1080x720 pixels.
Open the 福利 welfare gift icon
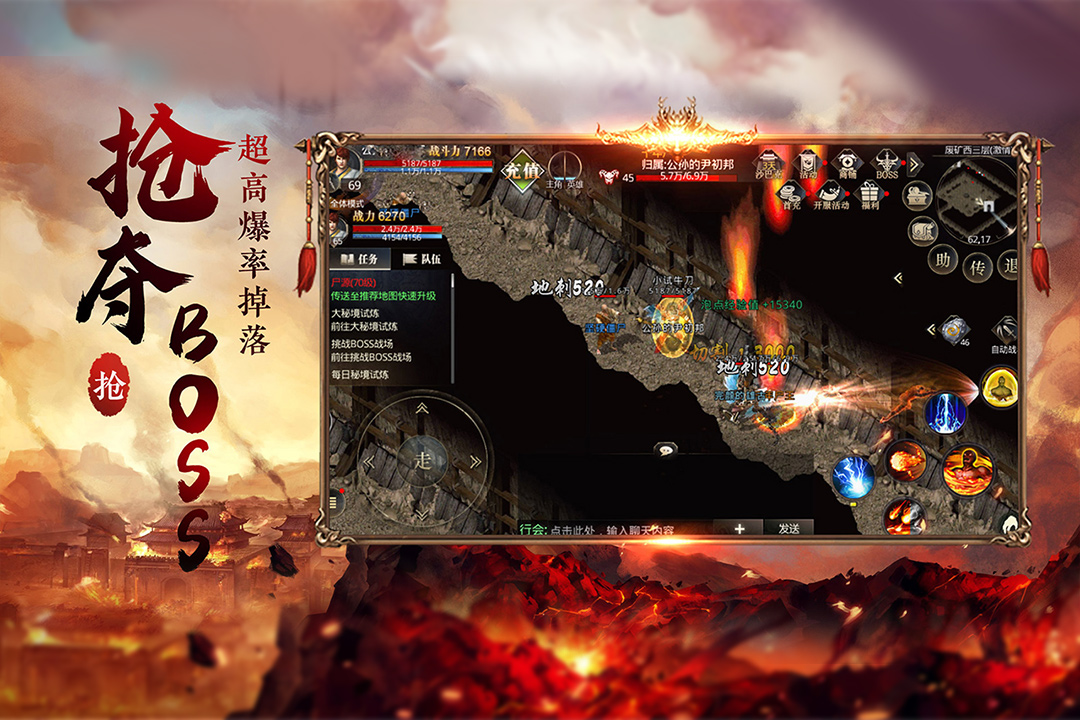point(869,193)
